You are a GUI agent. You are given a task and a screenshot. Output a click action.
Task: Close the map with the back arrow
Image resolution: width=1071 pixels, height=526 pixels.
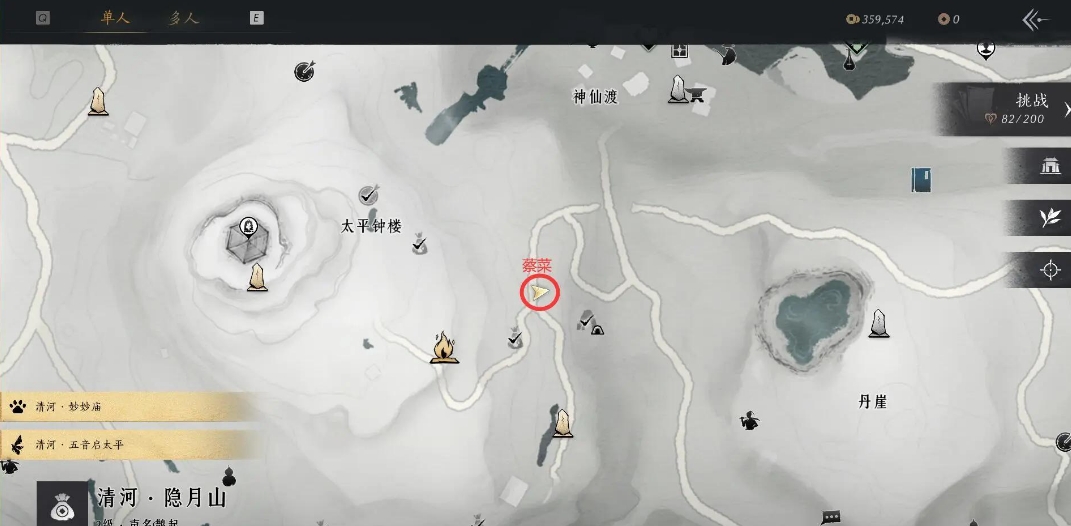(1035, 19)
